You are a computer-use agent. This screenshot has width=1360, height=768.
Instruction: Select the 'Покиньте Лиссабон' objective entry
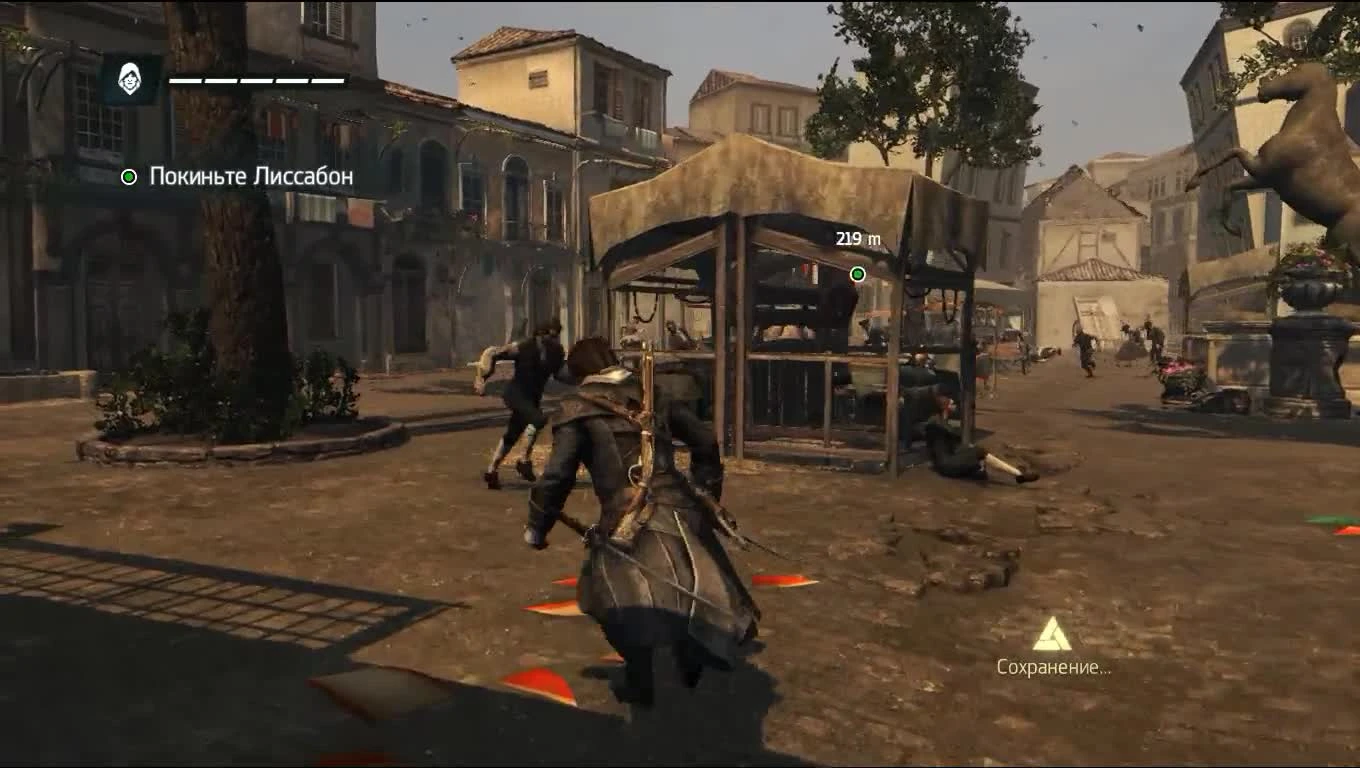(x=250, y=177)
